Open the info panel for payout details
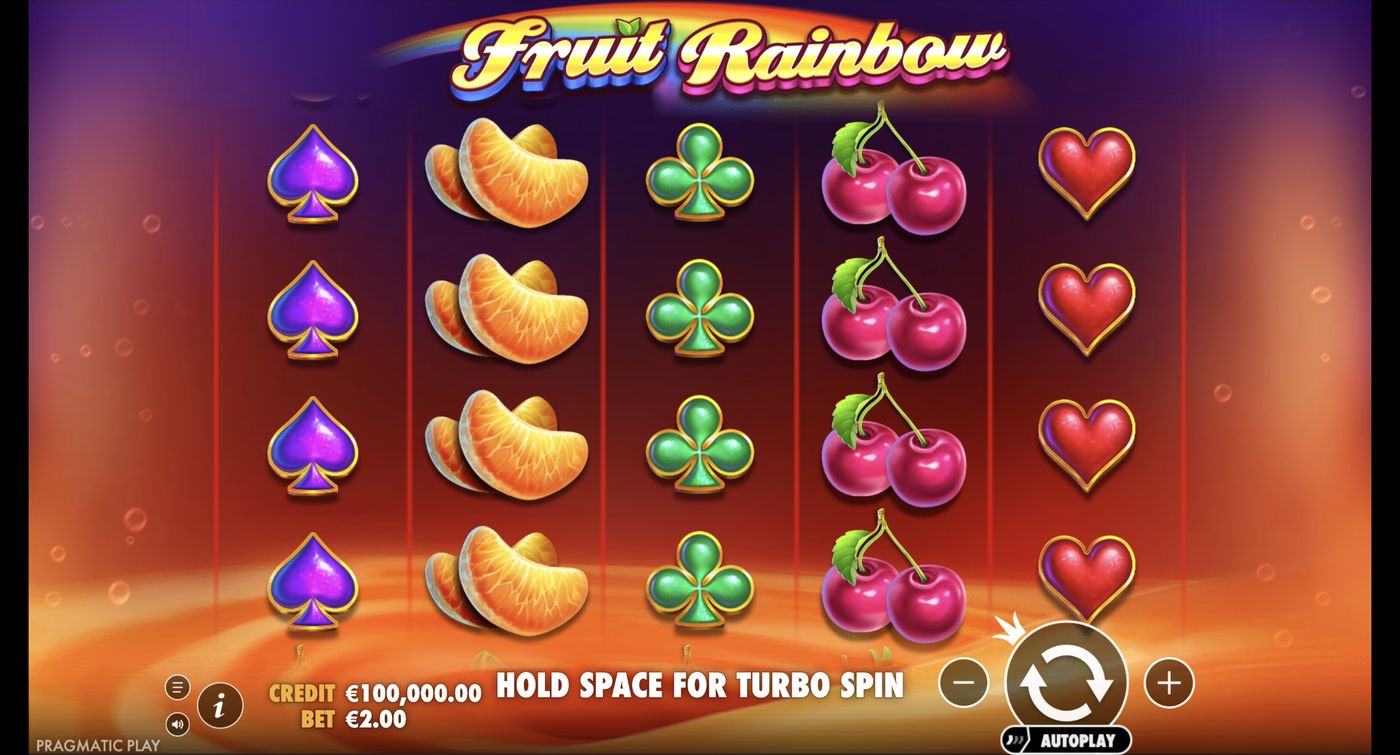Screen dimensions: 1400x755 (220, 705)
